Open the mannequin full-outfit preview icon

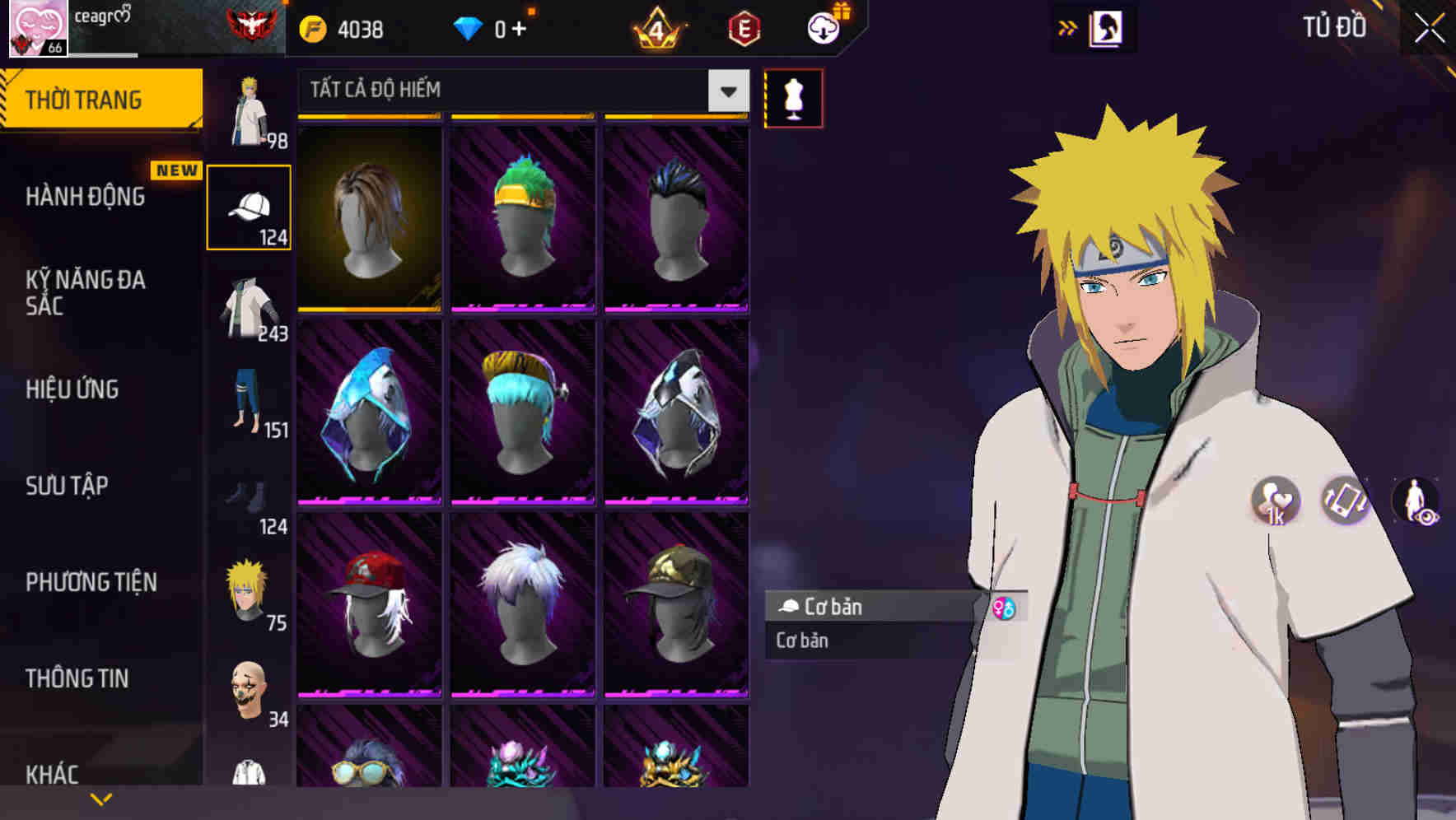pyautogui.click(x=791, y=97)
